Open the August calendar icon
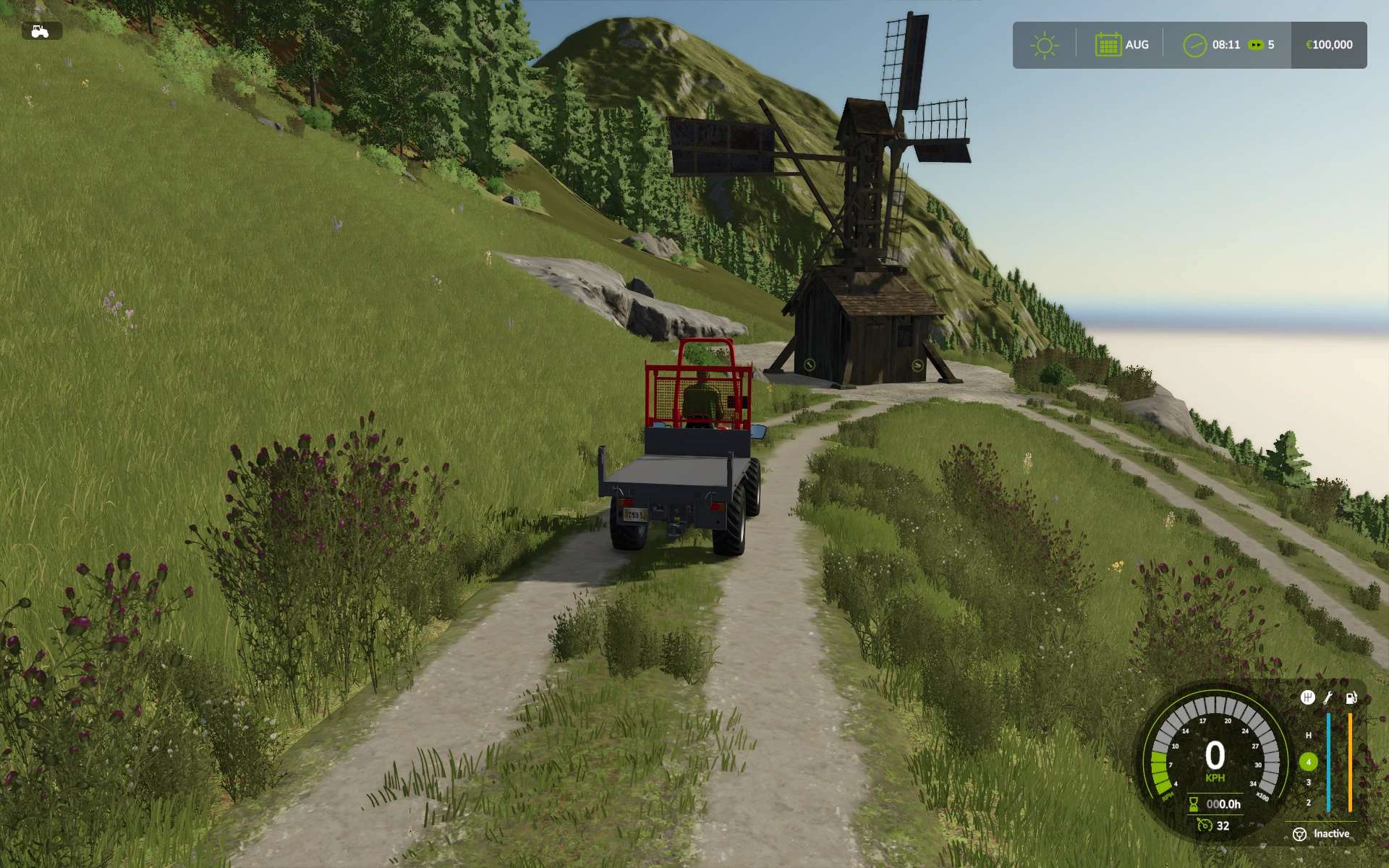Screen dimensions: 1389x868 (x=1107, y=45)
